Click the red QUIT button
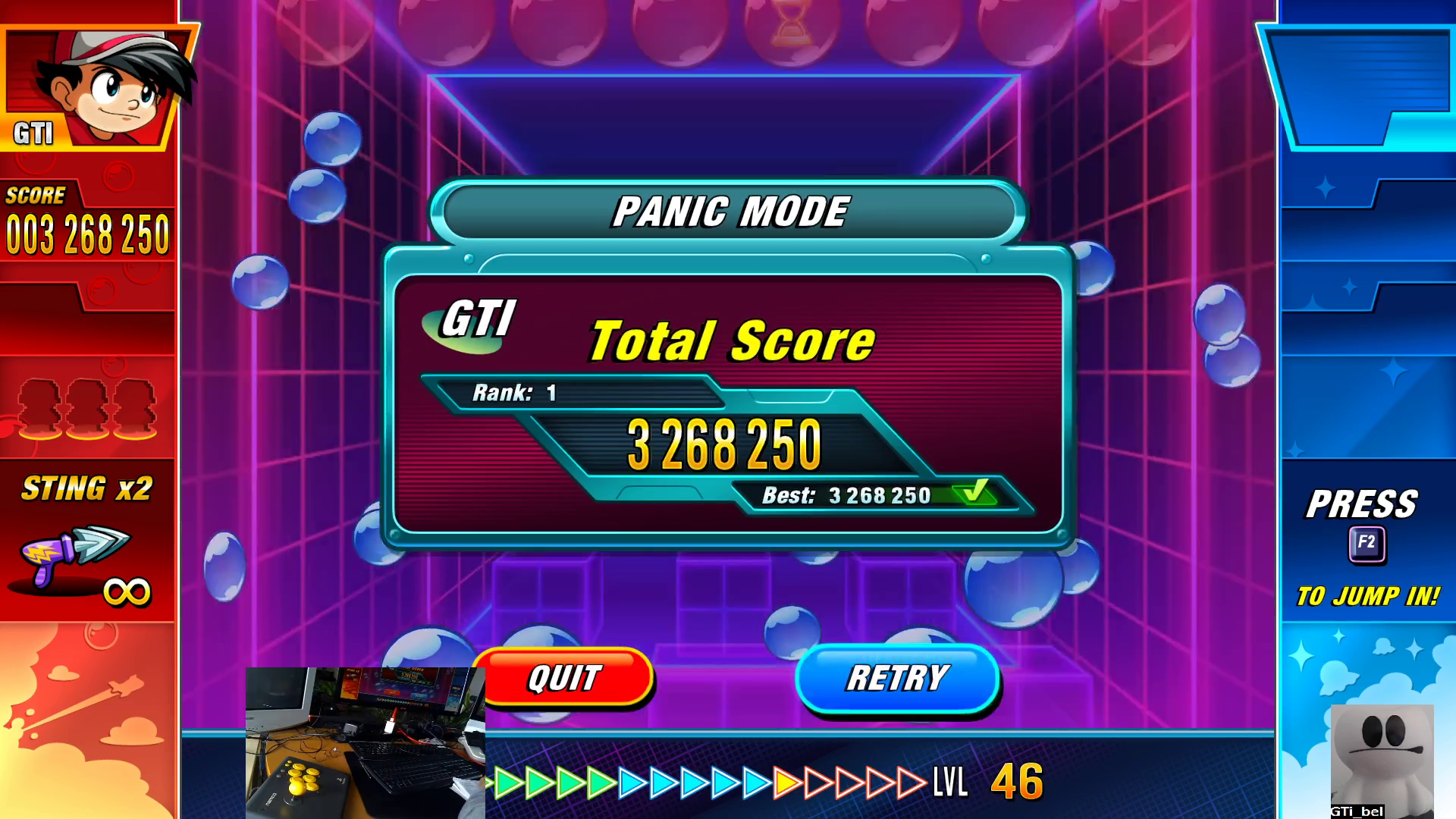Screen dimensions: 1456x819 pos(566,677)
